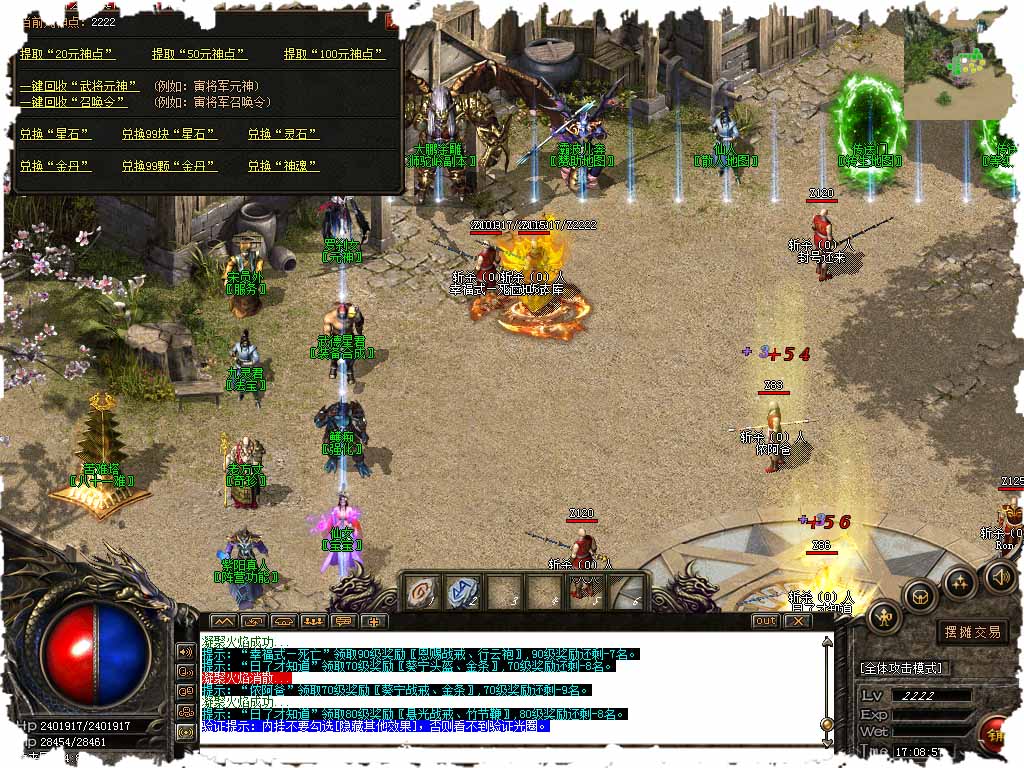This screenshot has height=768, width=1024.
Task: Choose 一键回收 "召唤令" option
Action: click(73, 102)
